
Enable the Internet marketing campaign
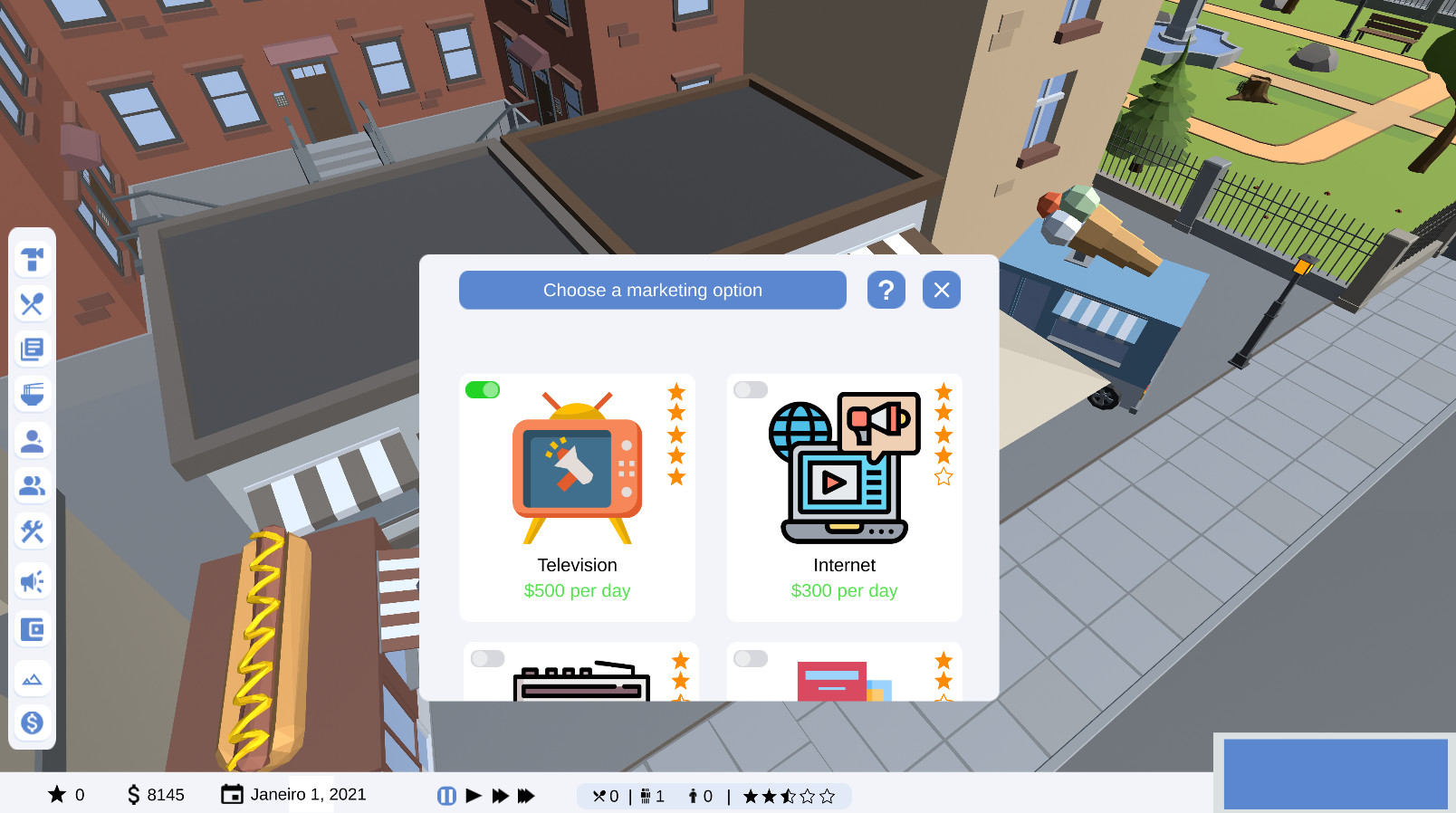750,389
